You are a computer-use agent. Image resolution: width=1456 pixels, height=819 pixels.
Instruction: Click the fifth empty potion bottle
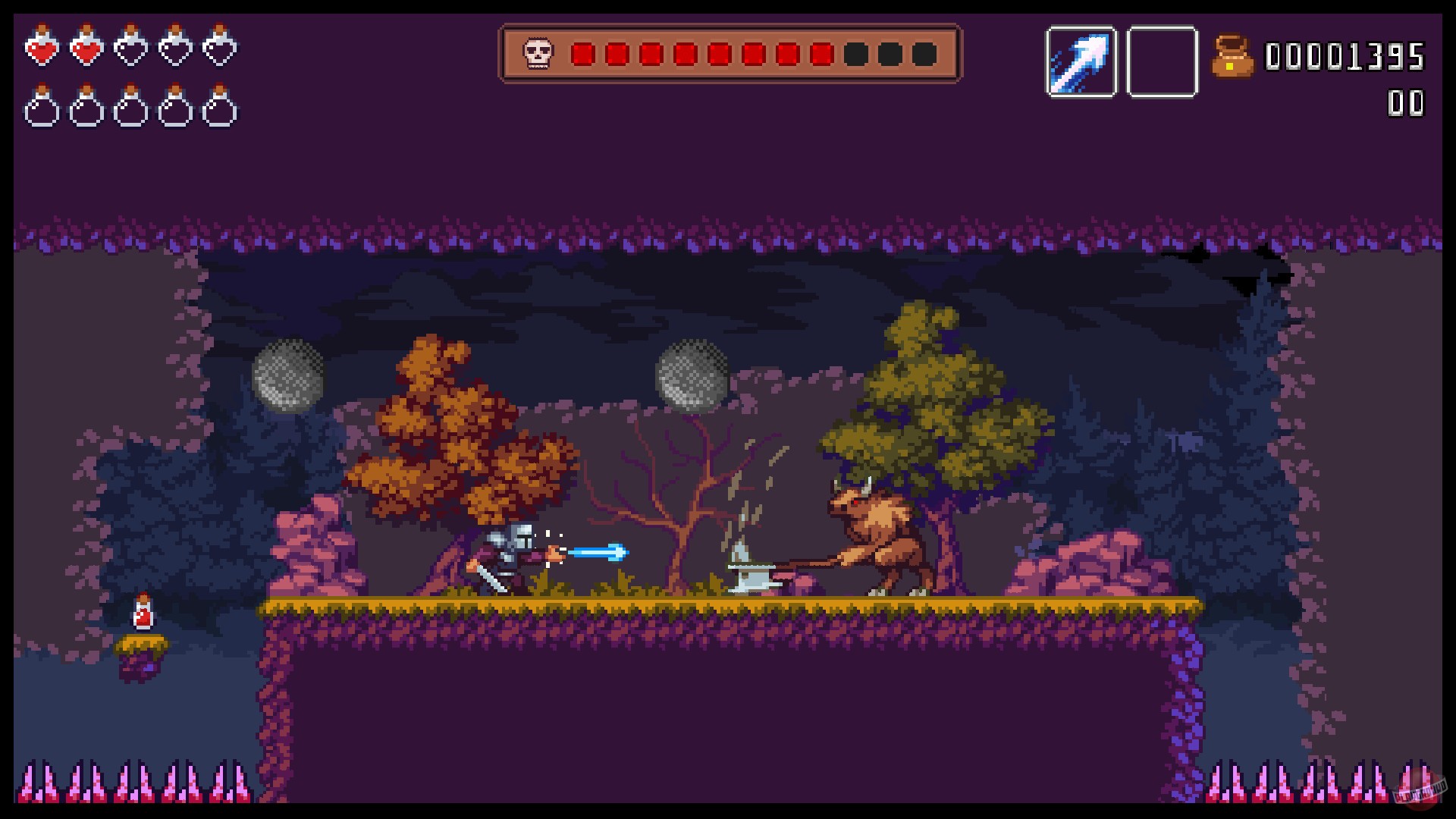[221, 108]
